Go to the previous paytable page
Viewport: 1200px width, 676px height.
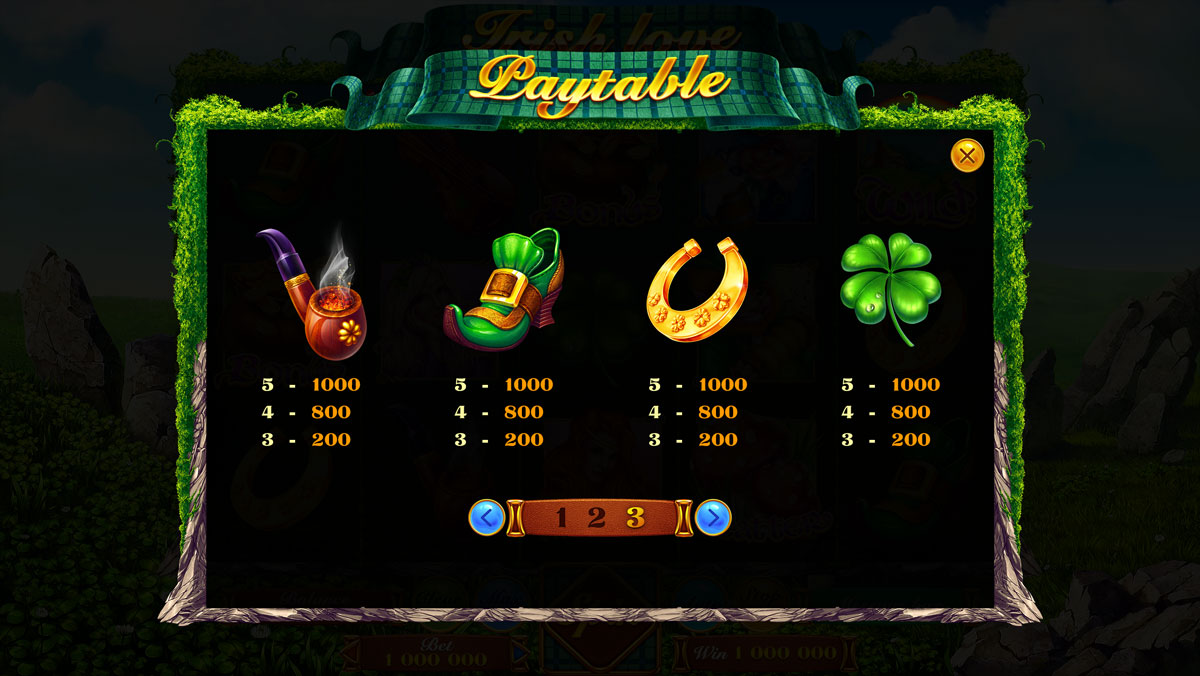pos(487,517)
